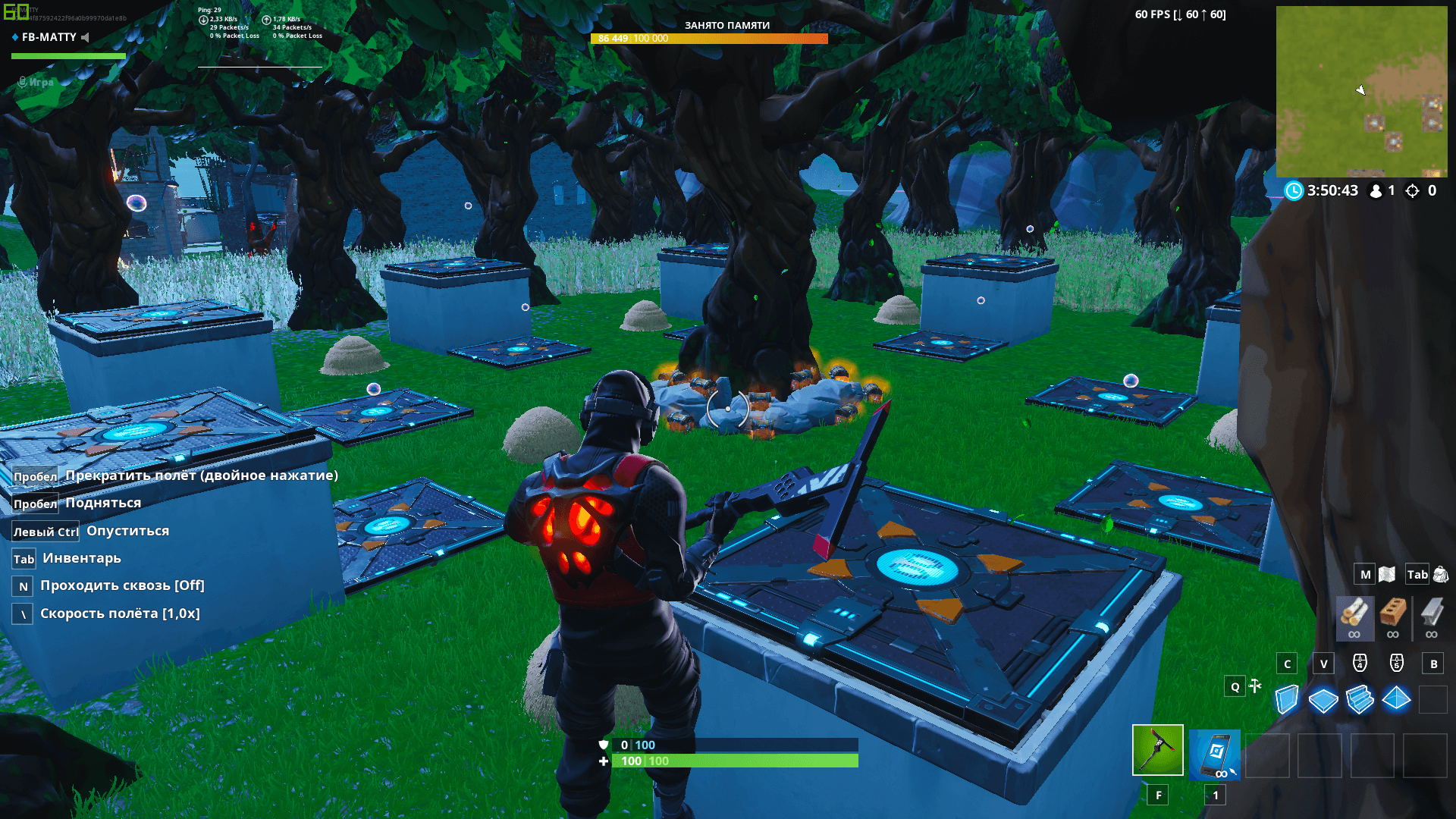
Task: Select the stairs building piece
Action: pyautogui.click(x=1359, y=698)
